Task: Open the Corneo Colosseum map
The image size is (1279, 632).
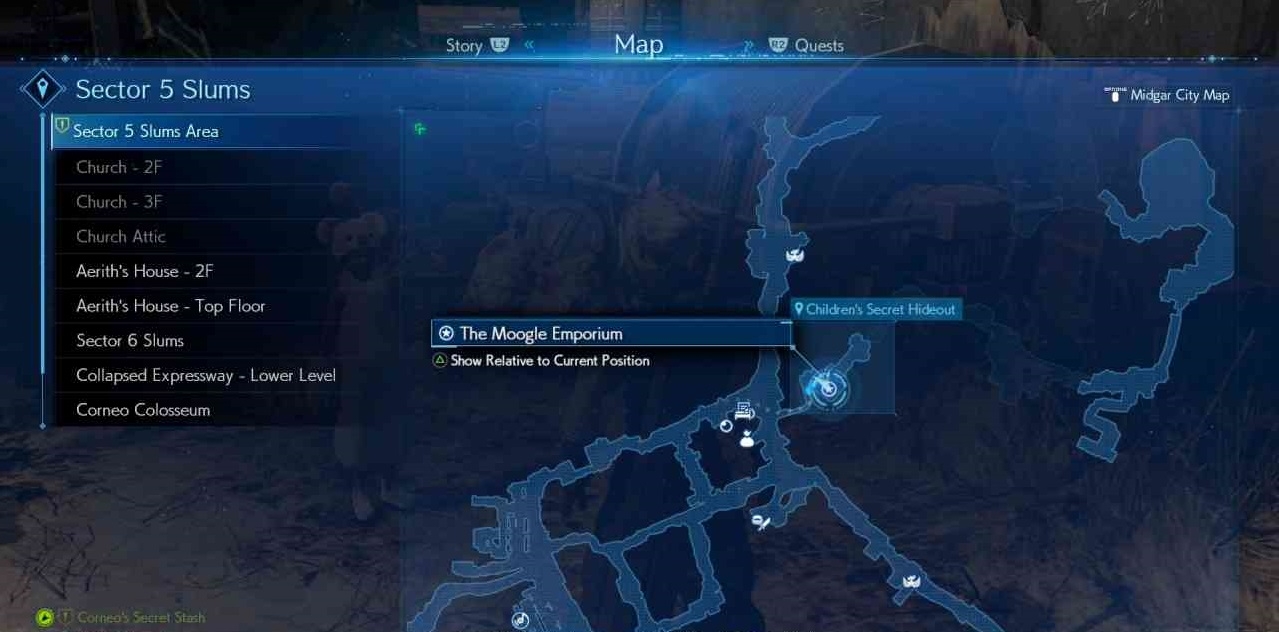Action: pos(143,410)
